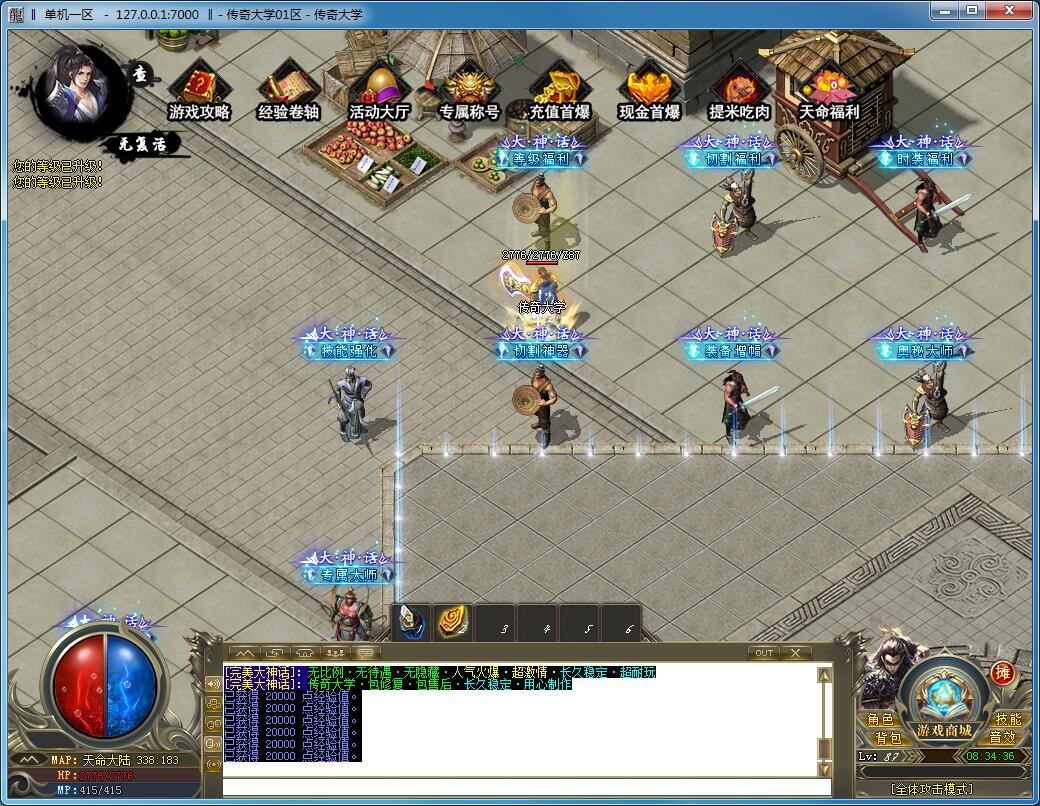Viewport: 1040px width, 806px height.
Task: Click the OUT button above the chat box
Action: click(763, 653)
